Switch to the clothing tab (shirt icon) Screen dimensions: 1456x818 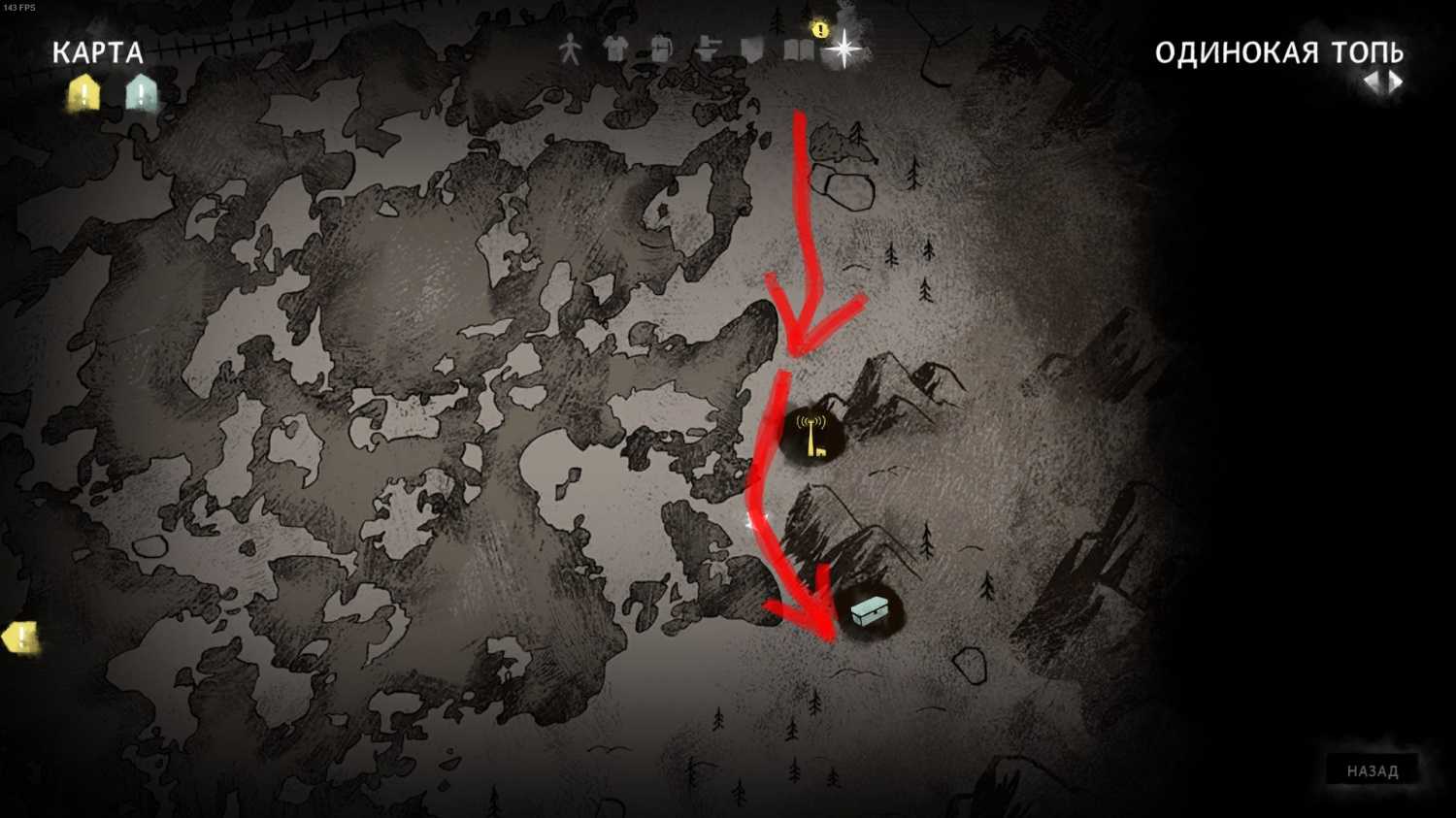point(615,49)
